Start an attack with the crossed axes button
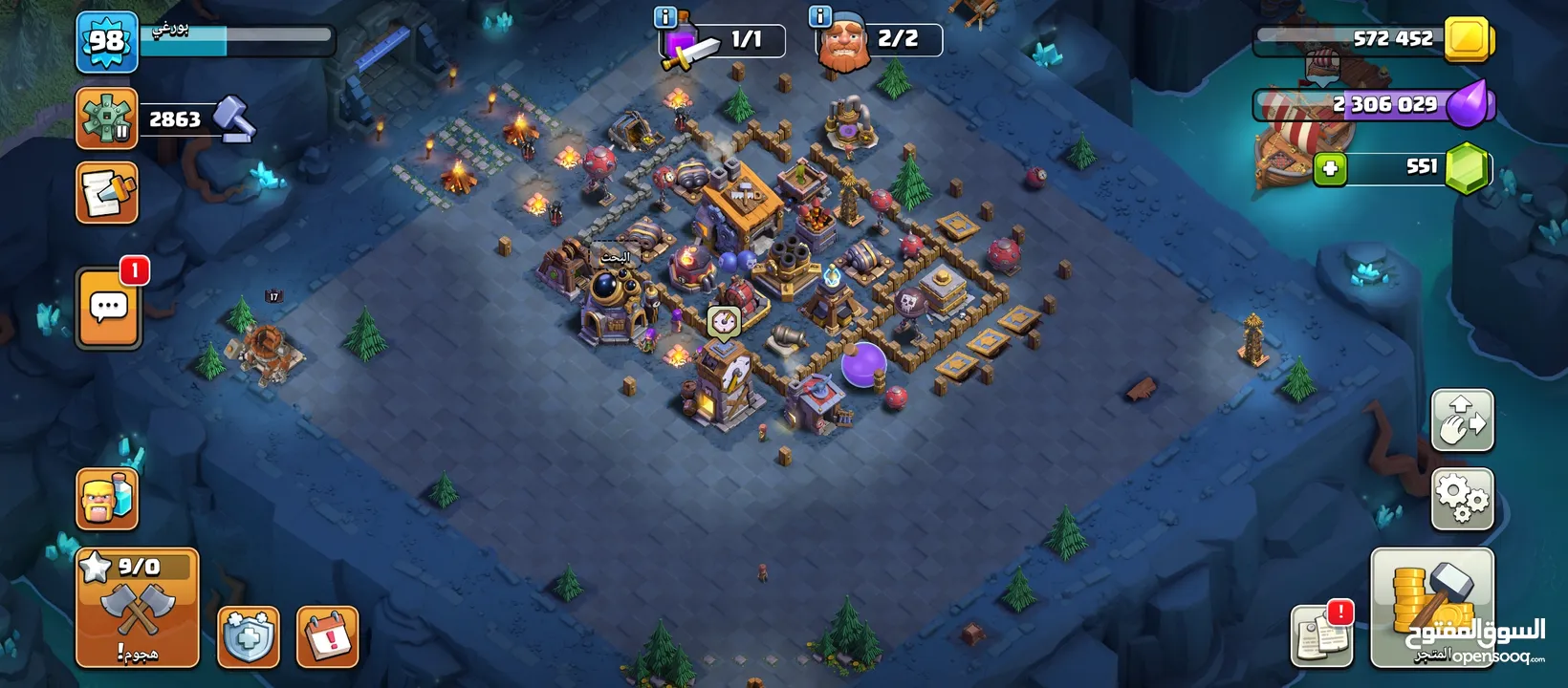 (x=137, y=608)
